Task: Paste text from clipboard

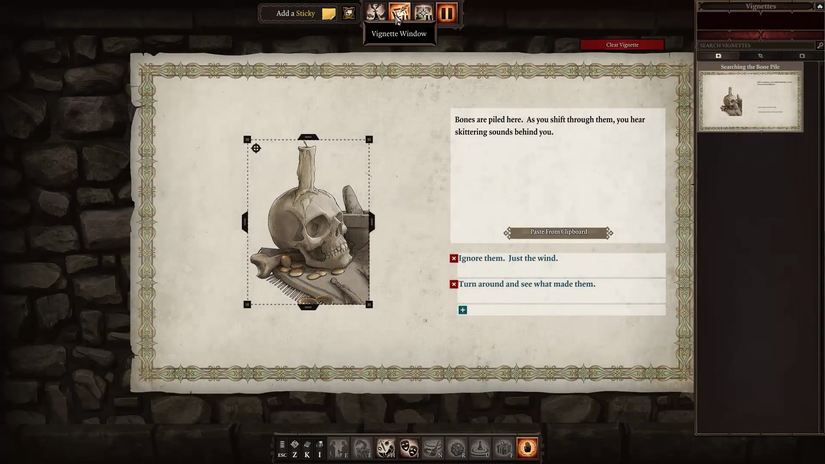Action: (558, 232)
